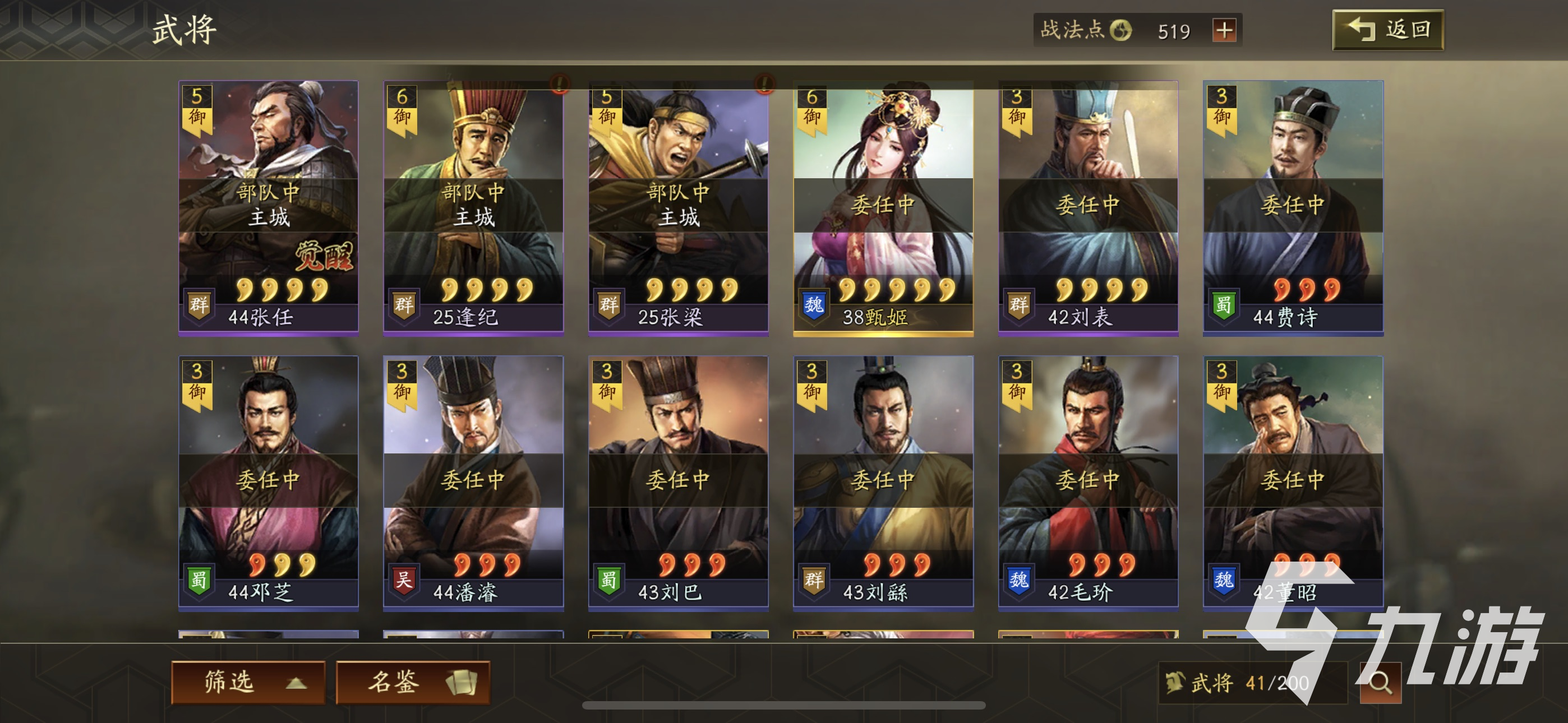Choose the 潘濬 general card
This screenshot has height=723, width=1568.
(473, 482)
